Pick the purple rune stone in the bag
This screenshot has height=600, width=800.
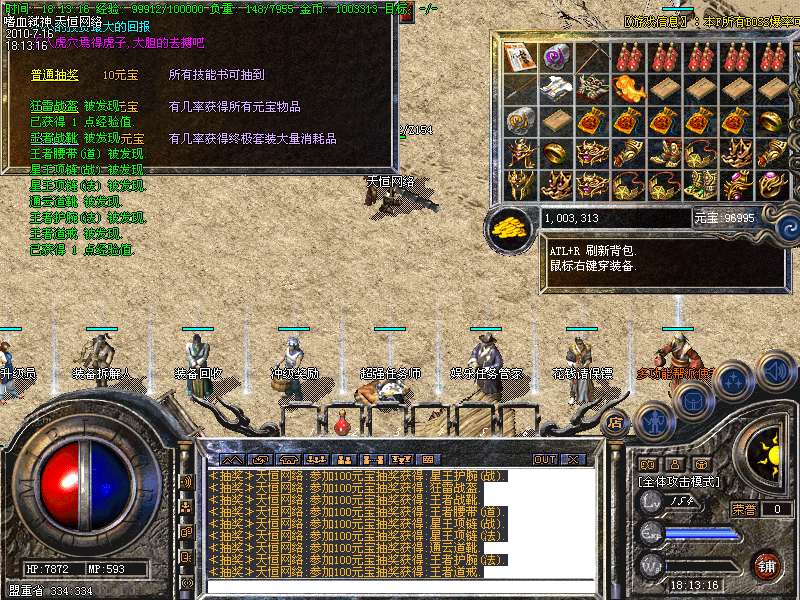[554, 57]
